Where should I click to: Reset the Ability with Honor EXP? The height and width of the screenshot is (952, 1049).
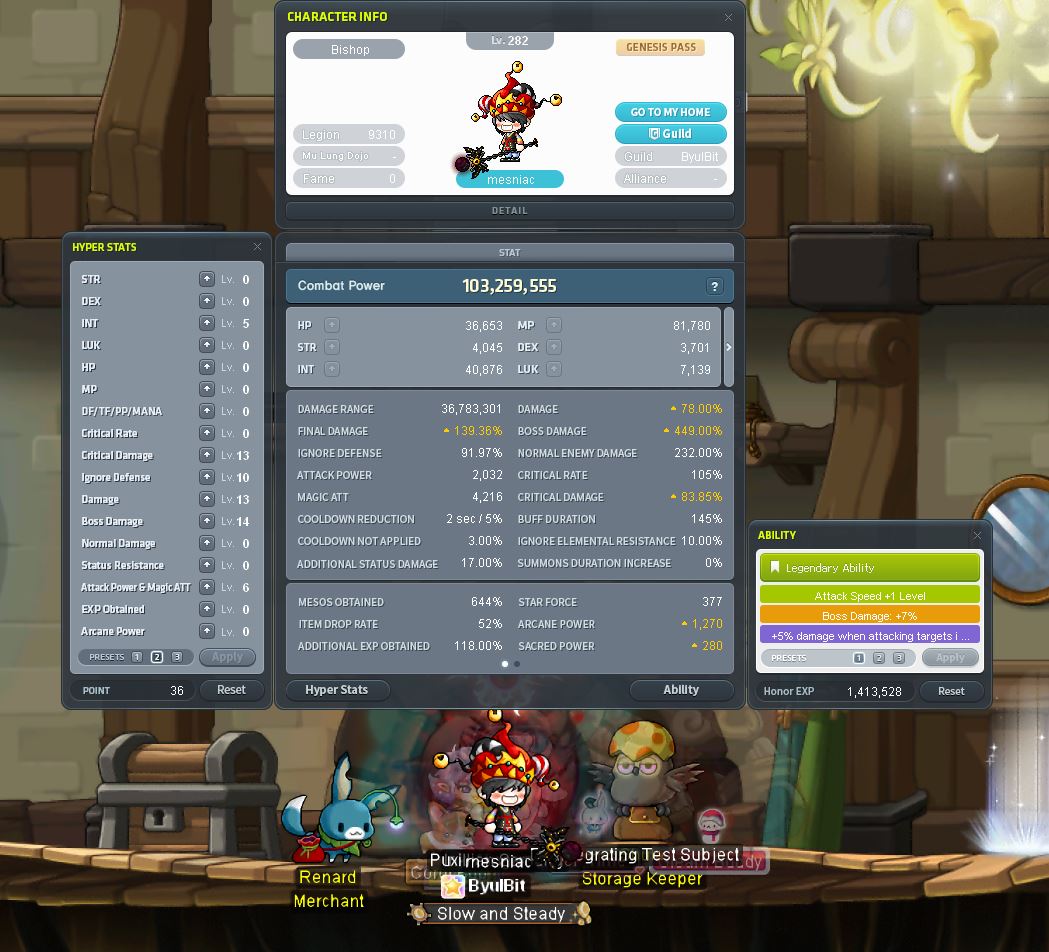(950, 691)
